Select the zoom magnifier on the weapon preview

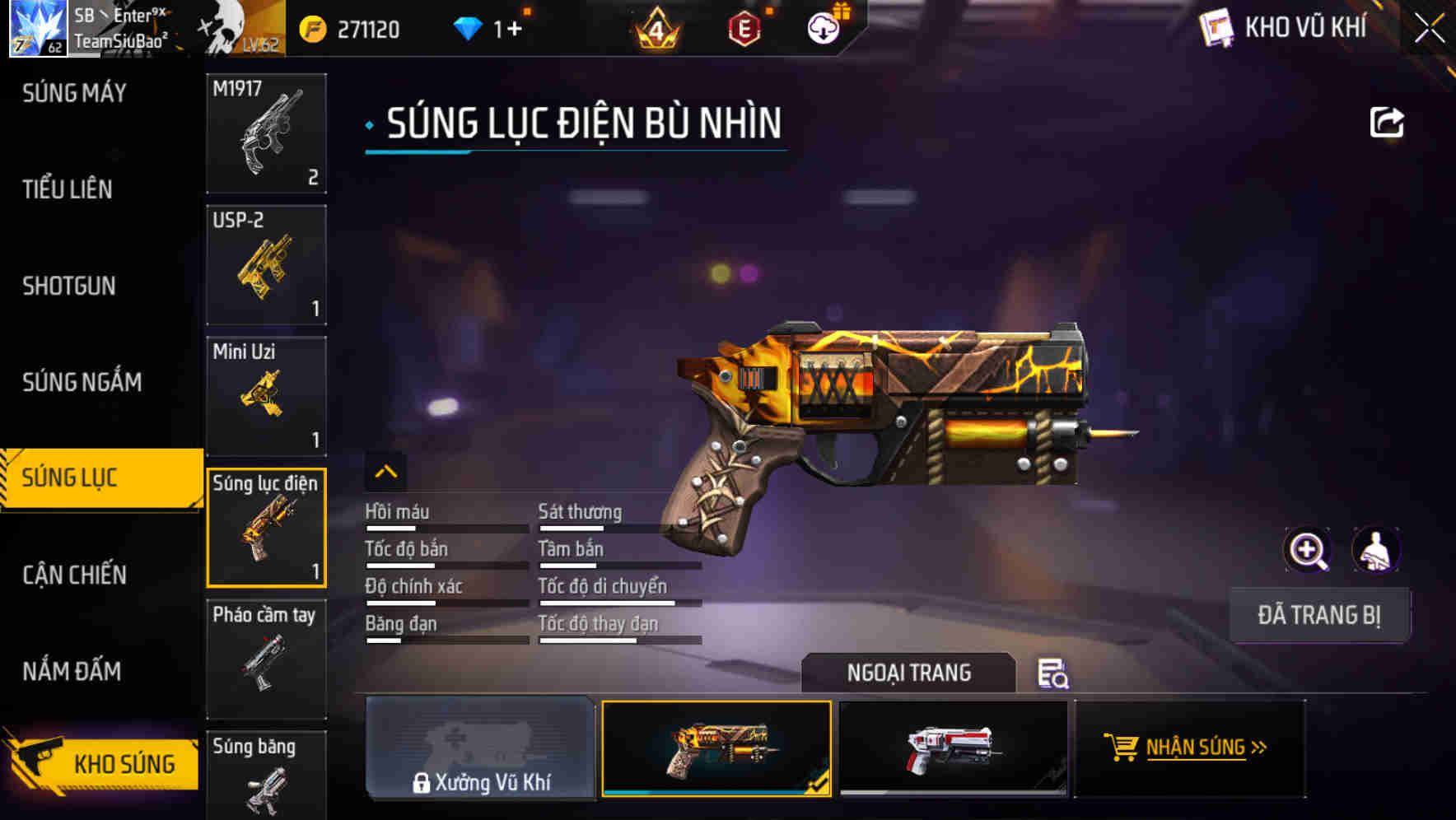pos(1308,550)
